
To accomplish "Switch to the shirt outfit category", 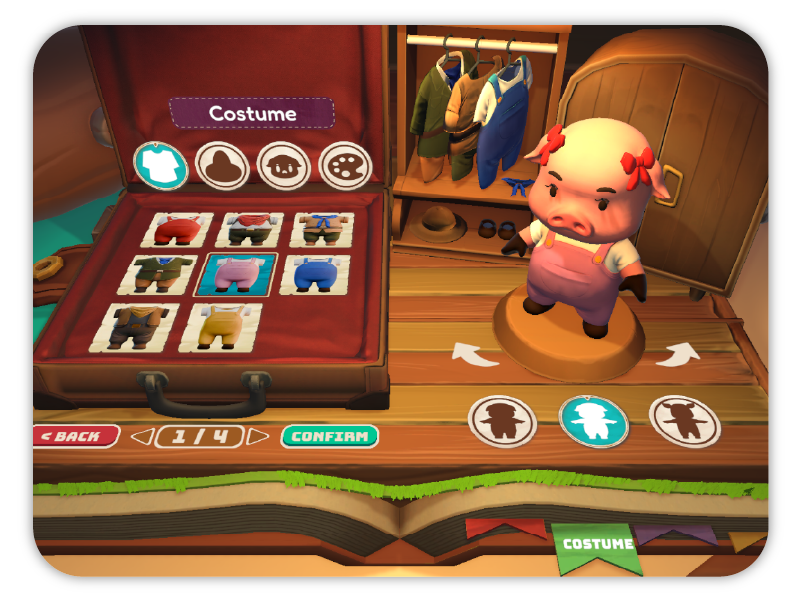I will pos(159,163).
